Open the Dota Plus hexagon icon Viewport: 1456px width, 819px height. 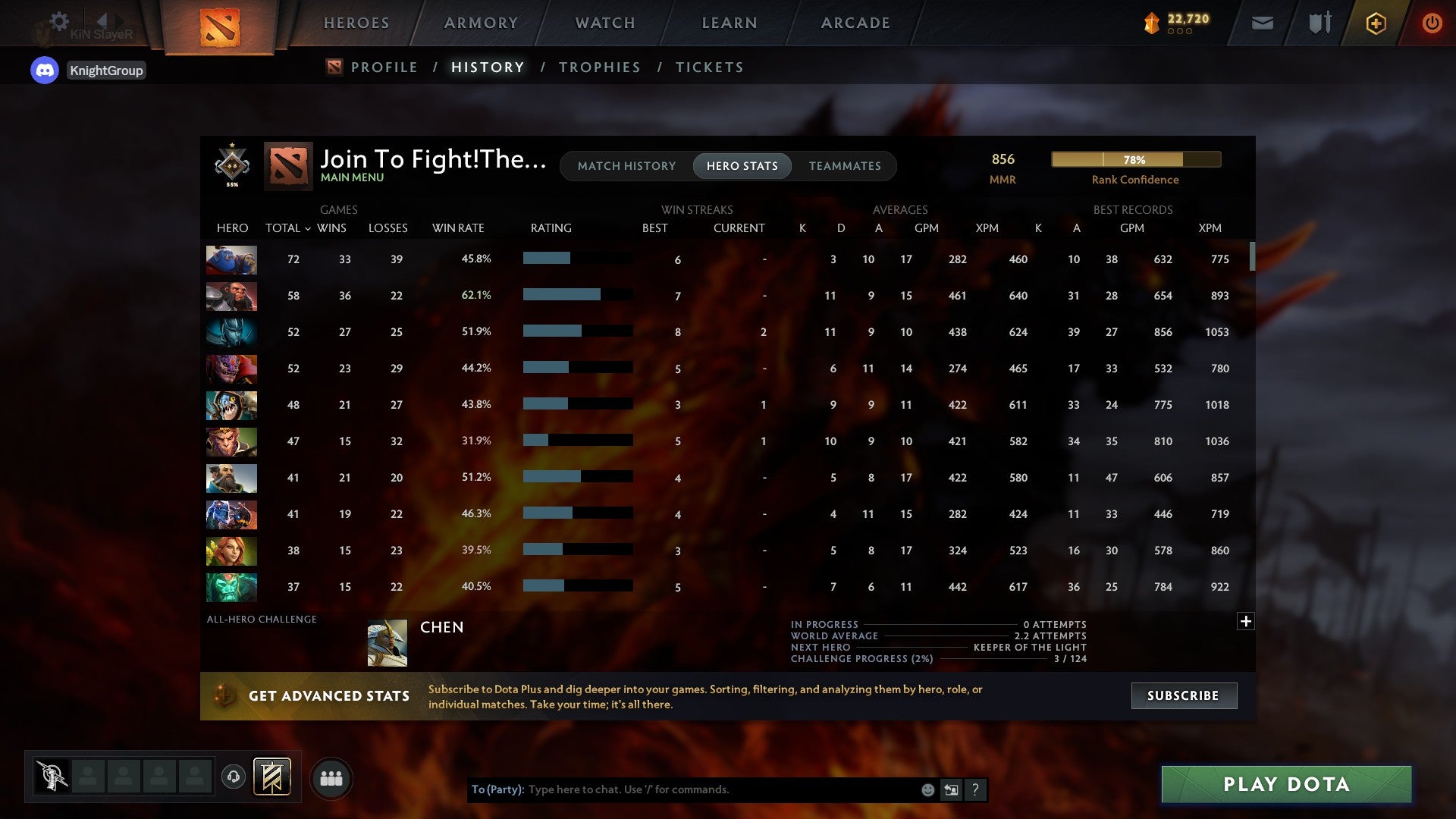pos(1376,24)
